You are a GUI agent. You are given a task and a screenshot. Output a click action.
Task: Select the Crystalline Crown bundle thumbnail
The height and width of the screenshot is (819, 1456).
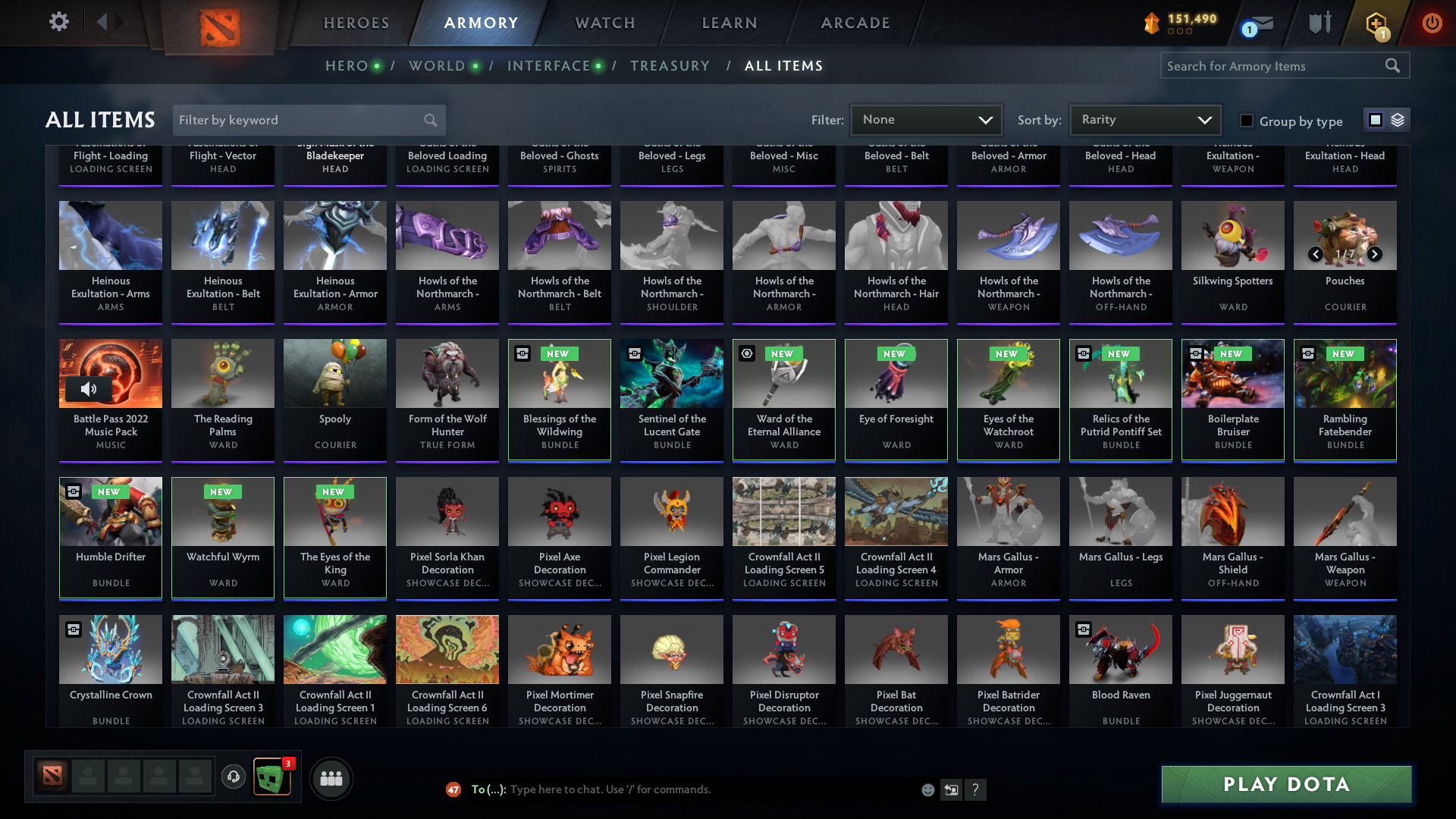pos(110,649)
